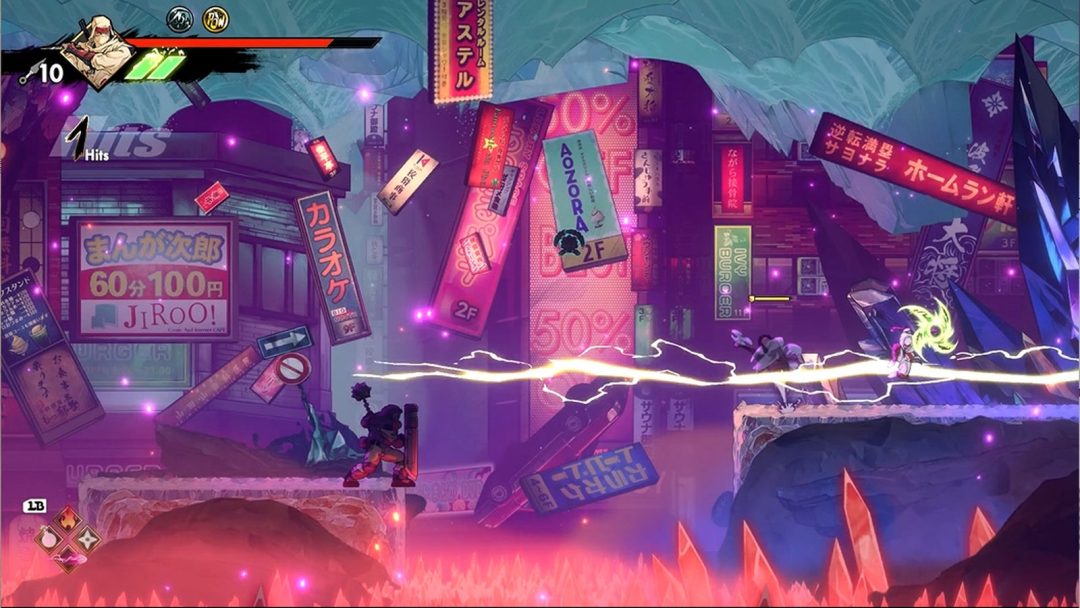Click the dark teal status icon beside POW
1080x608 pixels.
coord(180,17)
